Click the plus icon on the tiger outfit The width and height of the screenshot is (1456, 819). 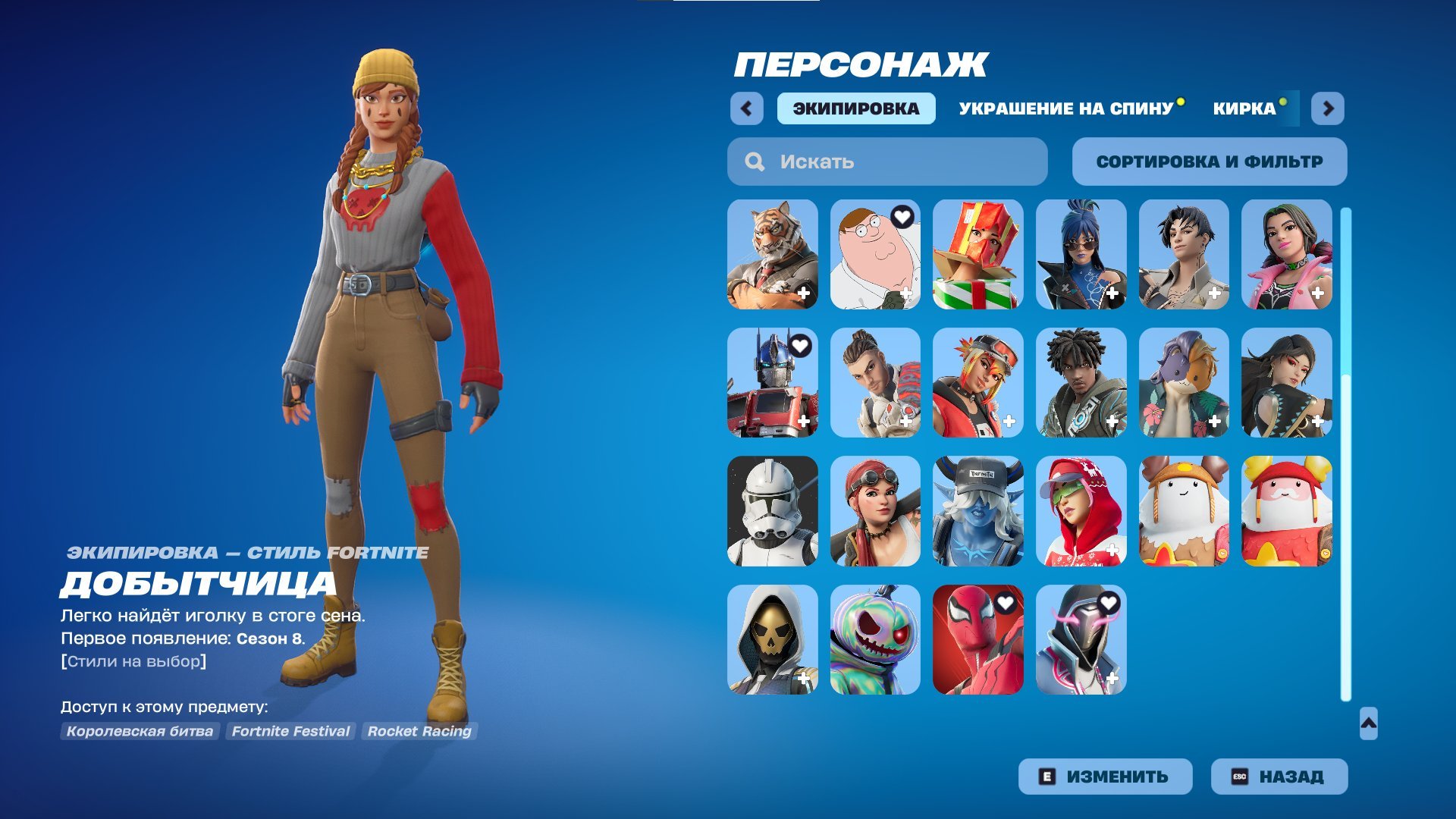[805, 291]
